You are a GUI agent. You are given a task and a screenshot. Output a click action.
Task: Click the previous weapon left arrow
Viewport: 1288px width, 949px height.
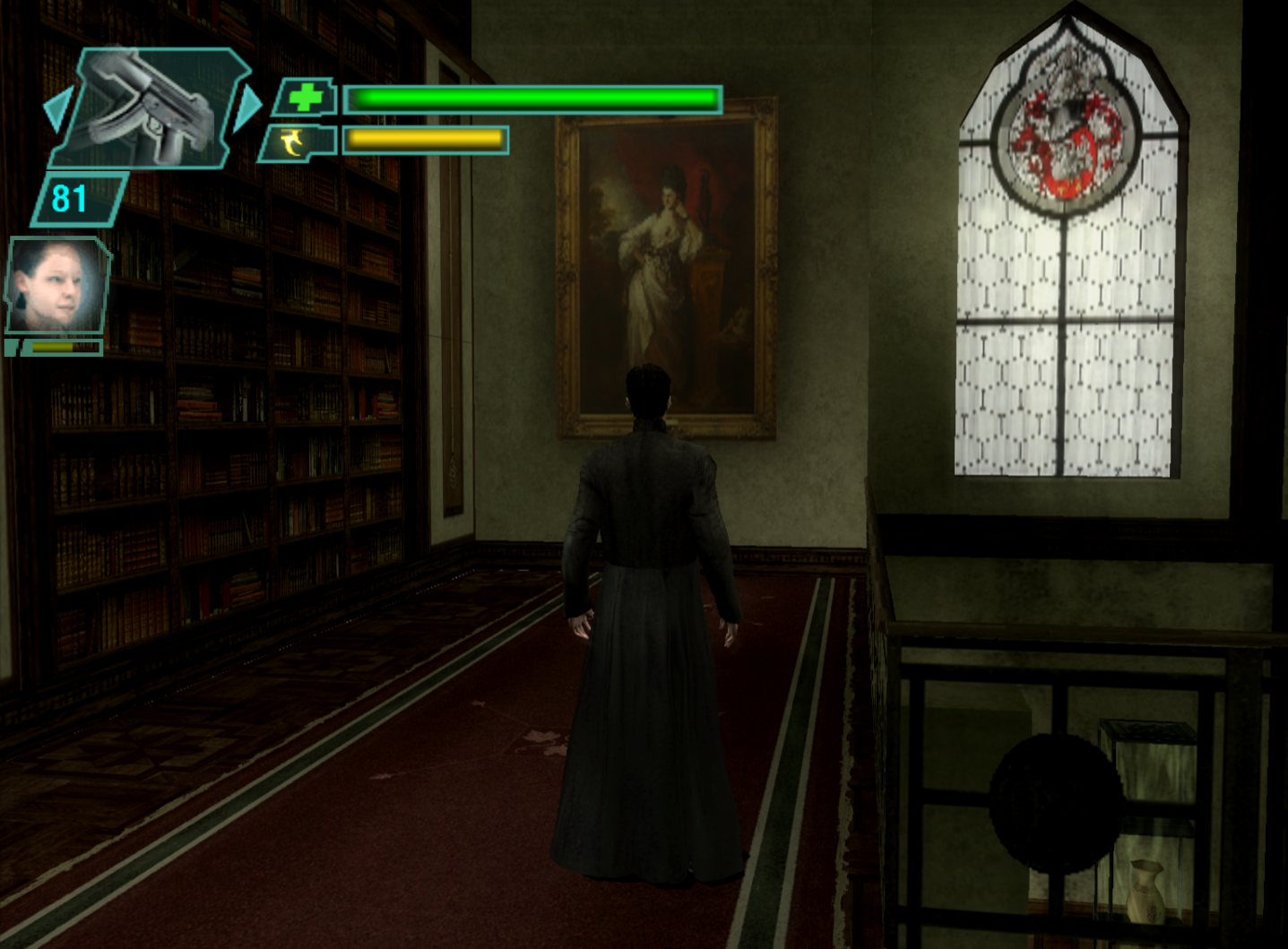pyautogui.click(x=57, y=109)
